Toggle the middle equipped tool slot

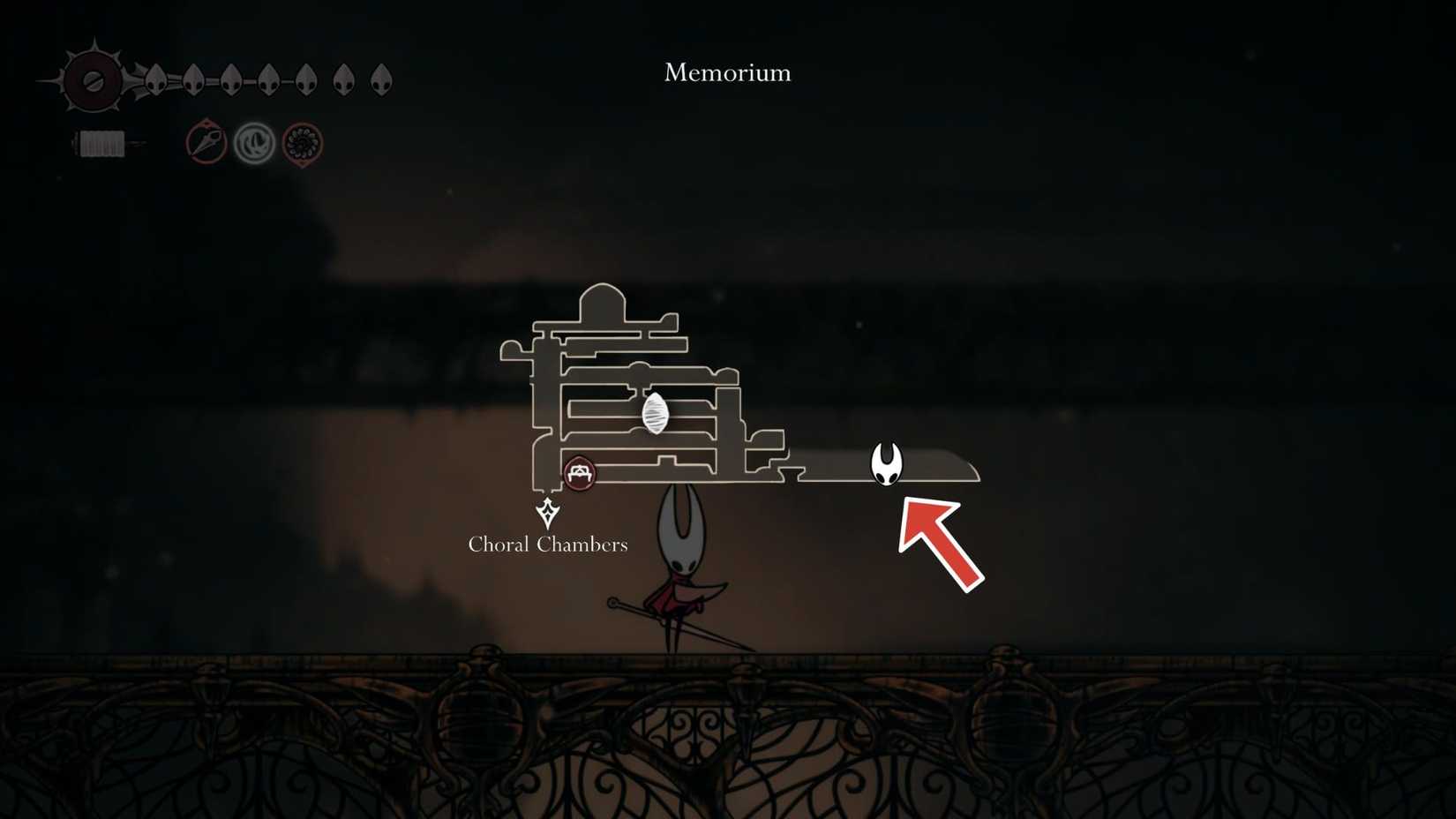(256, 141)
